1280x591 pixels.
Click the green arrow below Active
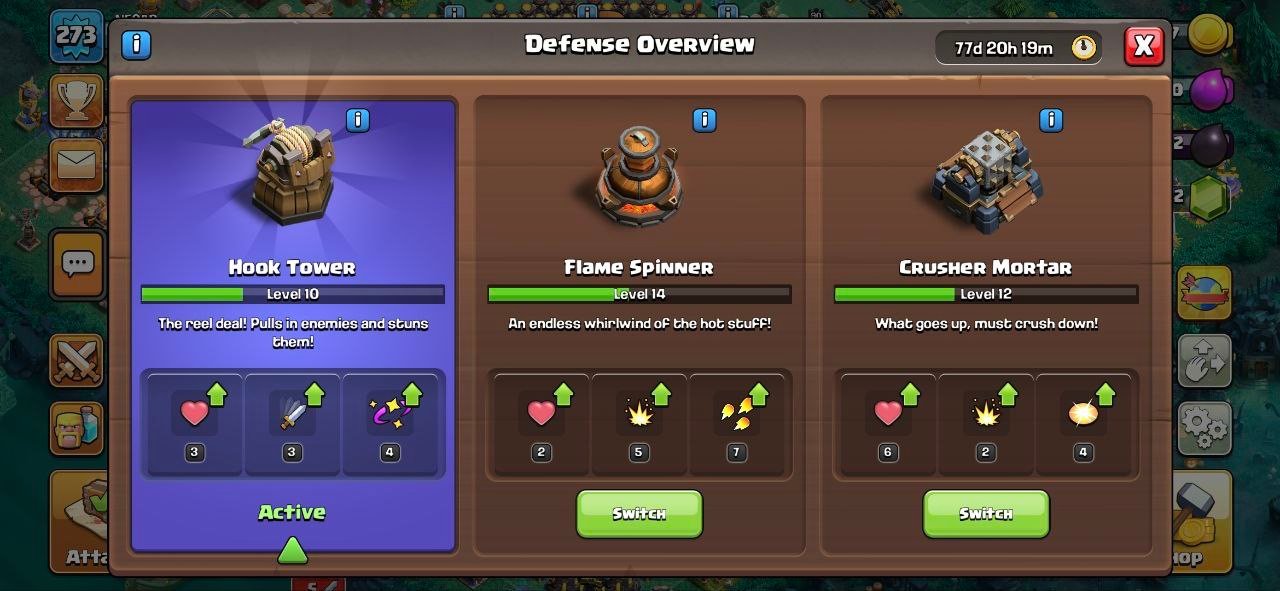[x=292, y=549]
